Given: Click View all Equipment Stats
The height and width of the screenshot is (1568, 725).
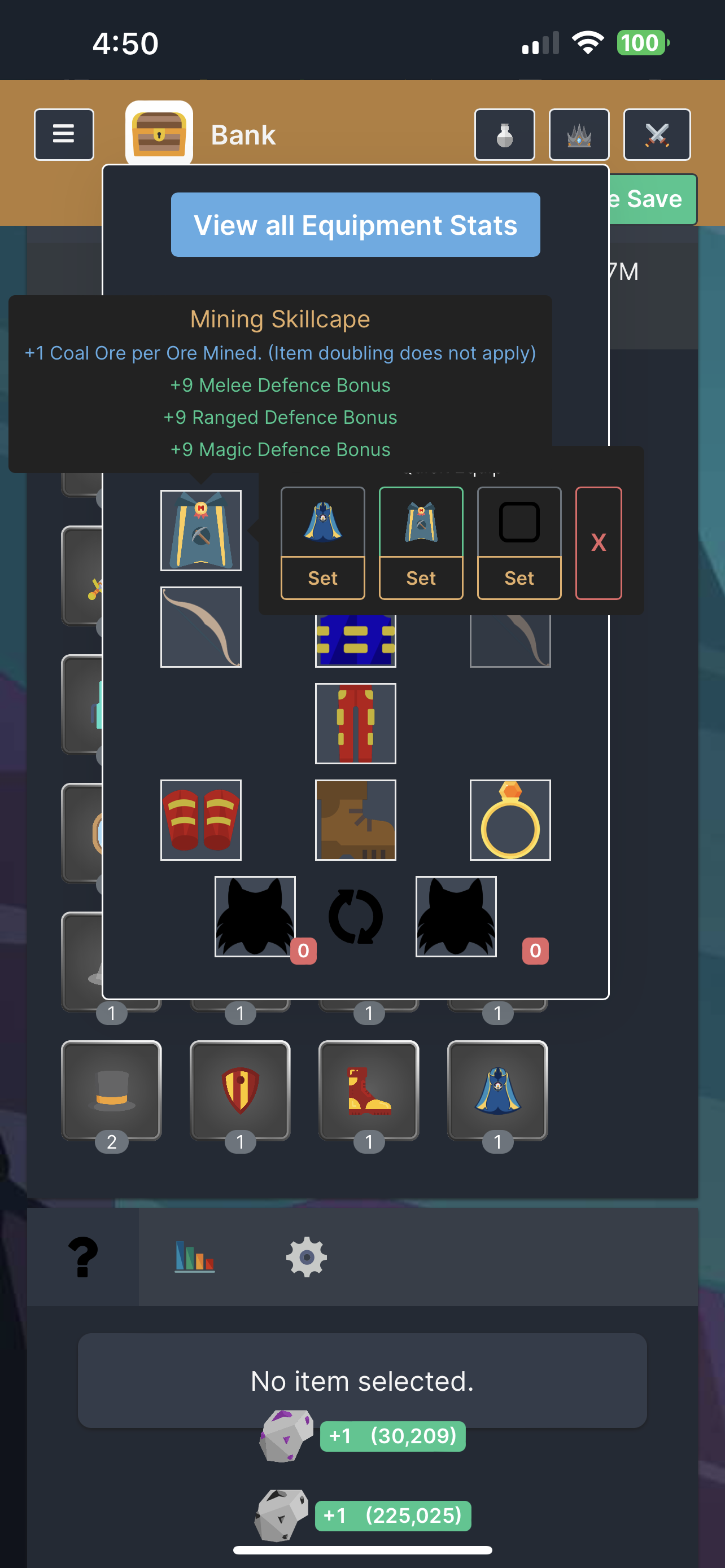Looking at the screenshot, I should [356, 225].
